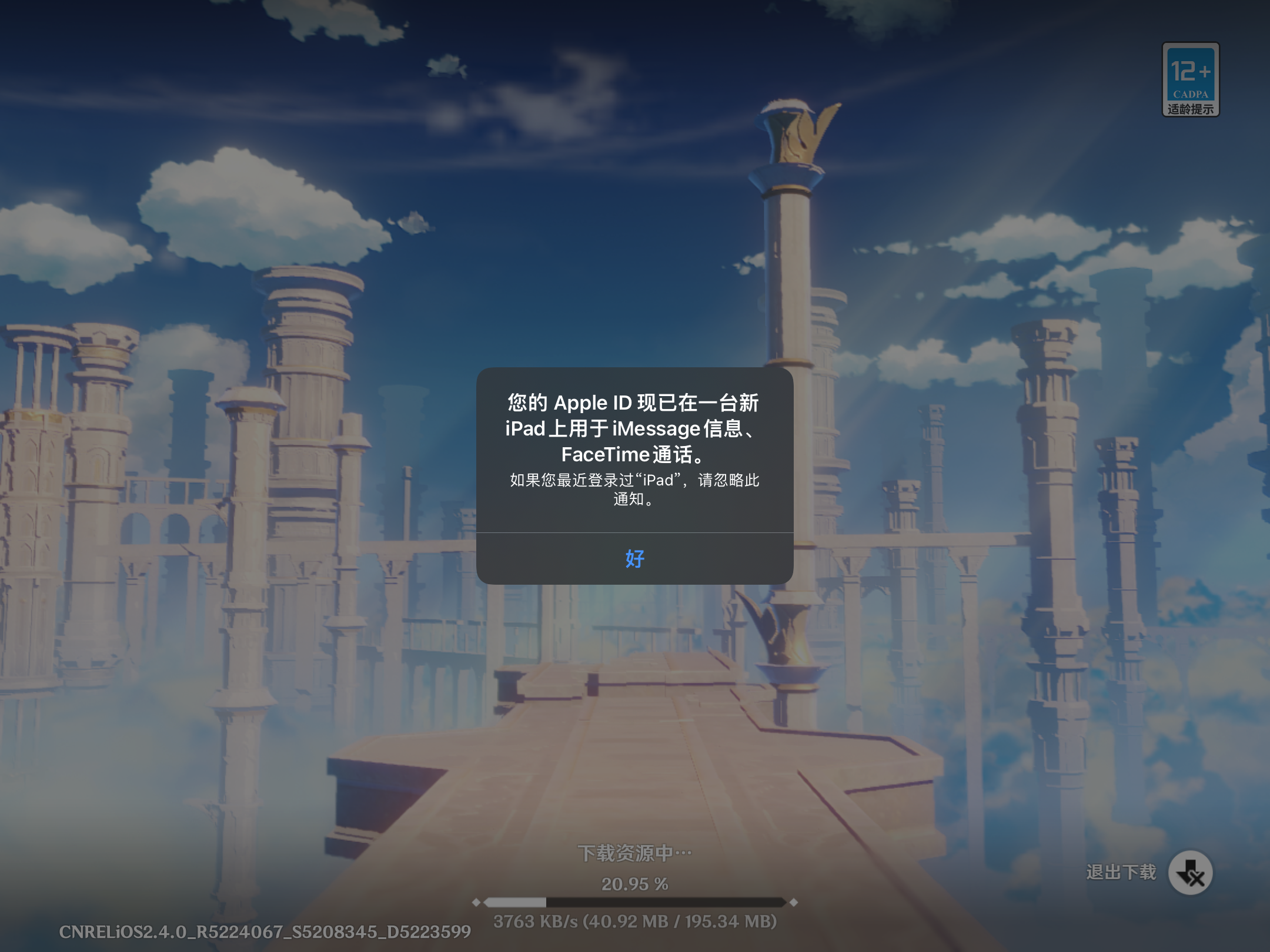Open the CADPA 12+ age rating notice
Screen dimensions: 1270x952
click(1190, 79)
